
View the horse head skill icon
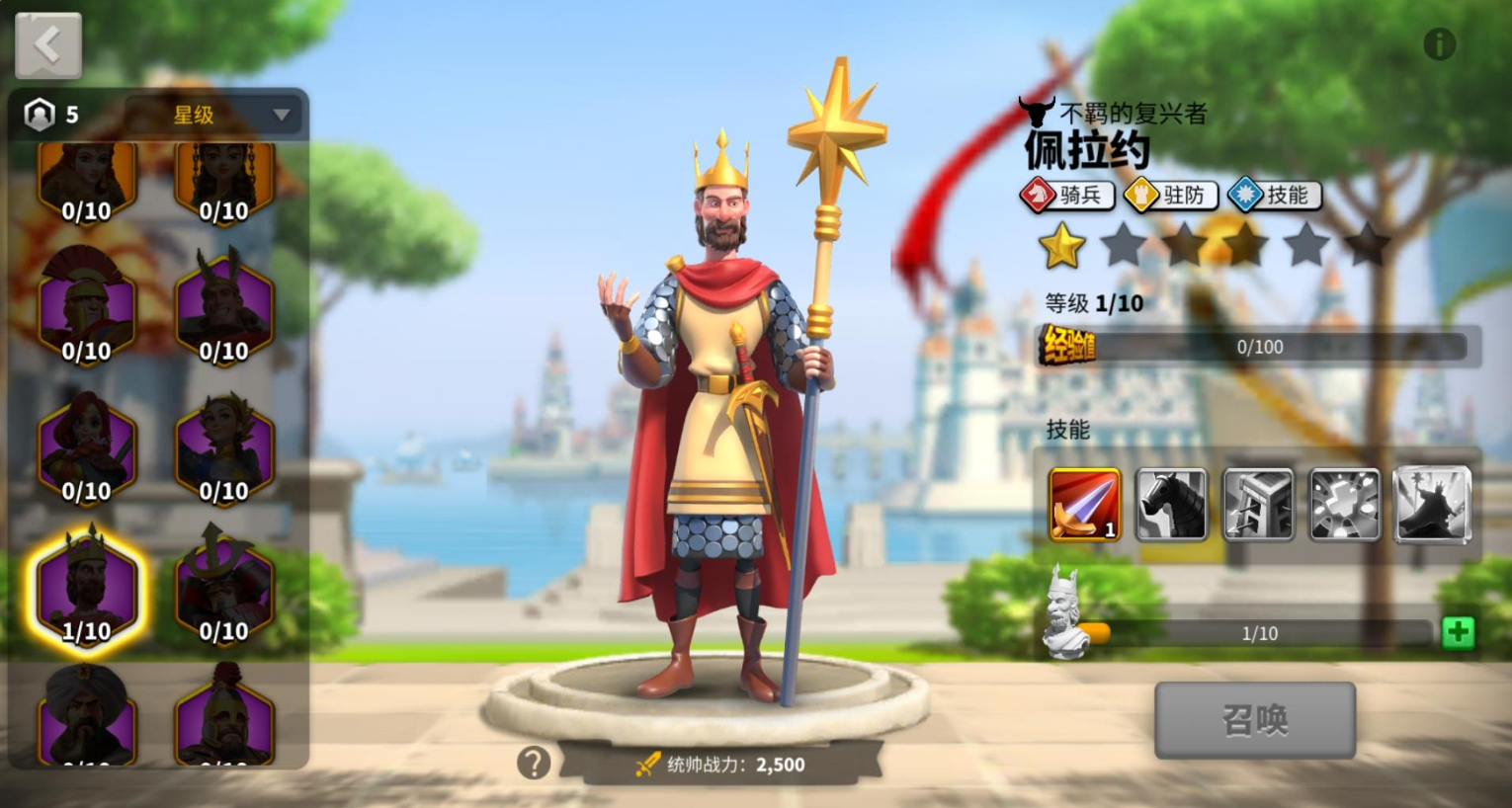pos(1171,505)
